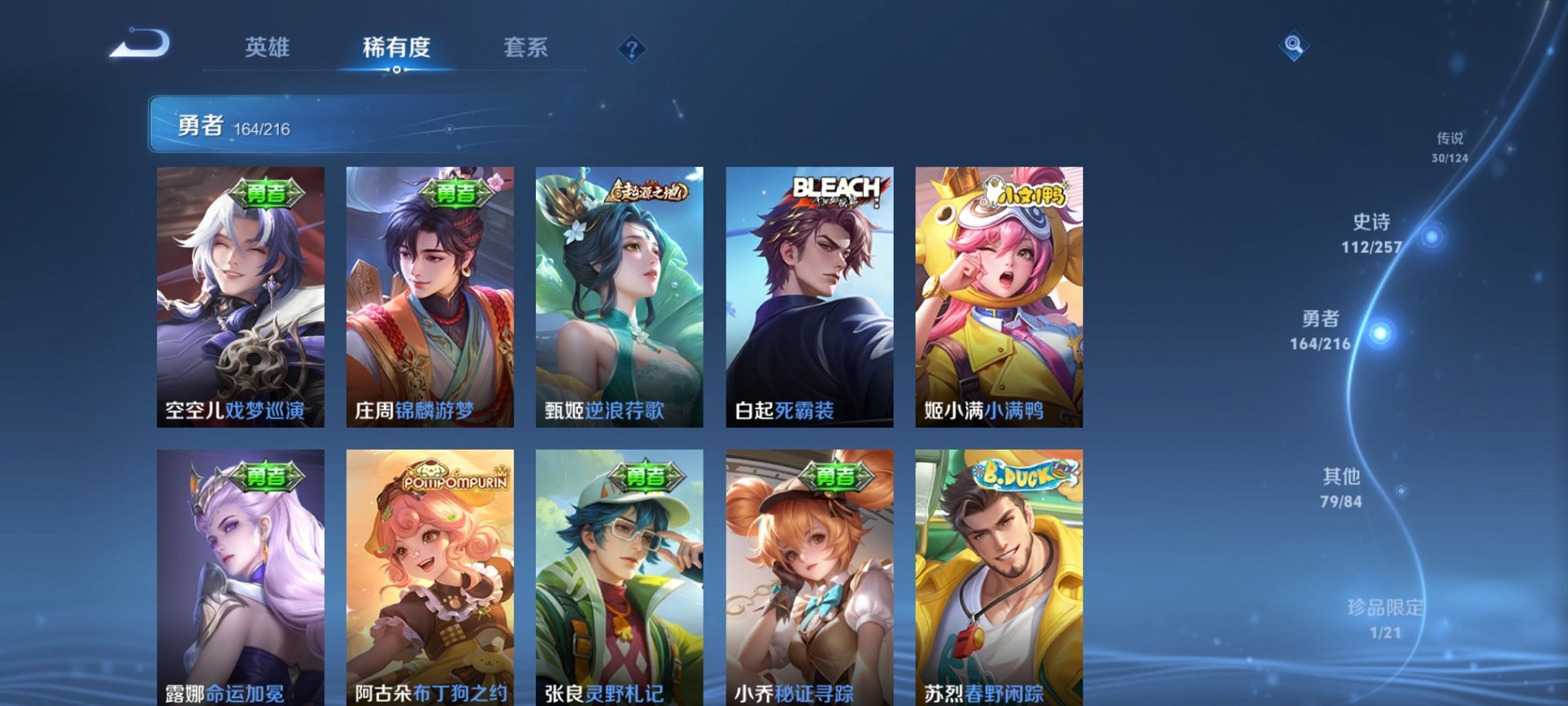The height and width of the screenshot is (706, 1568).
Task: Click the back arrow logo at top left
Action: [x=143, y=46]
